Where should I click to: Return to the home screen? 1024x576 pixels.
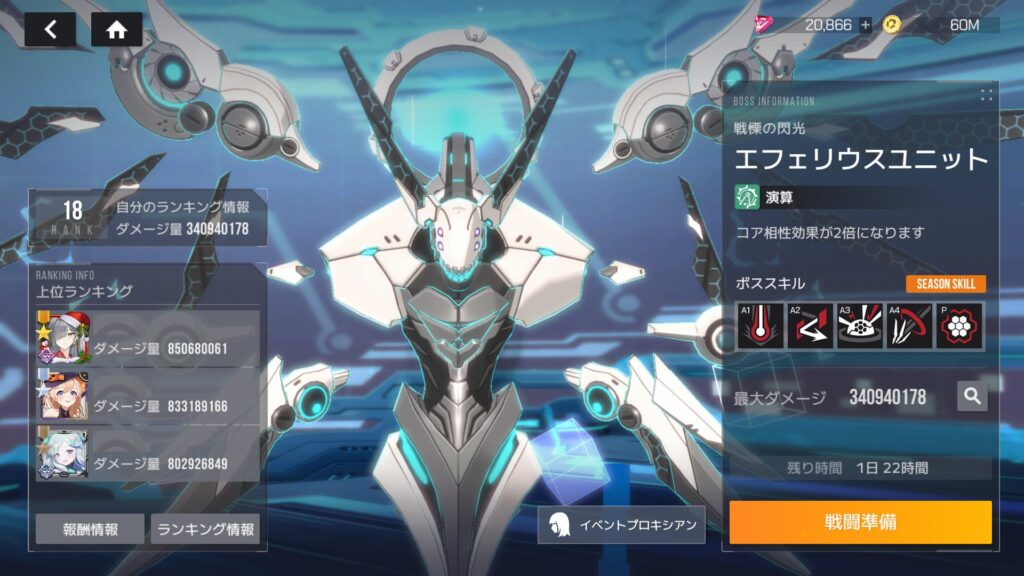coord(116,29)
